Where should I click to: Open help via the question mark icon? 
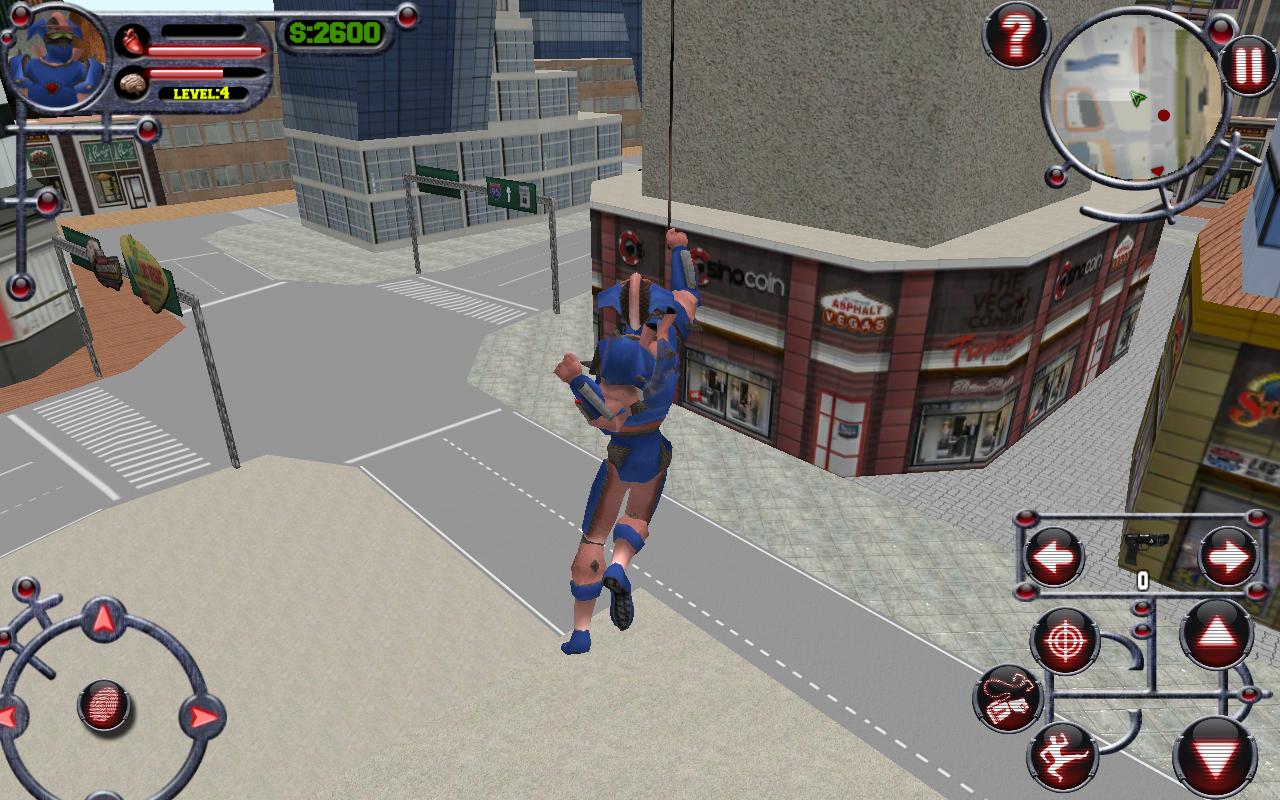click(x=1016, y=37)
